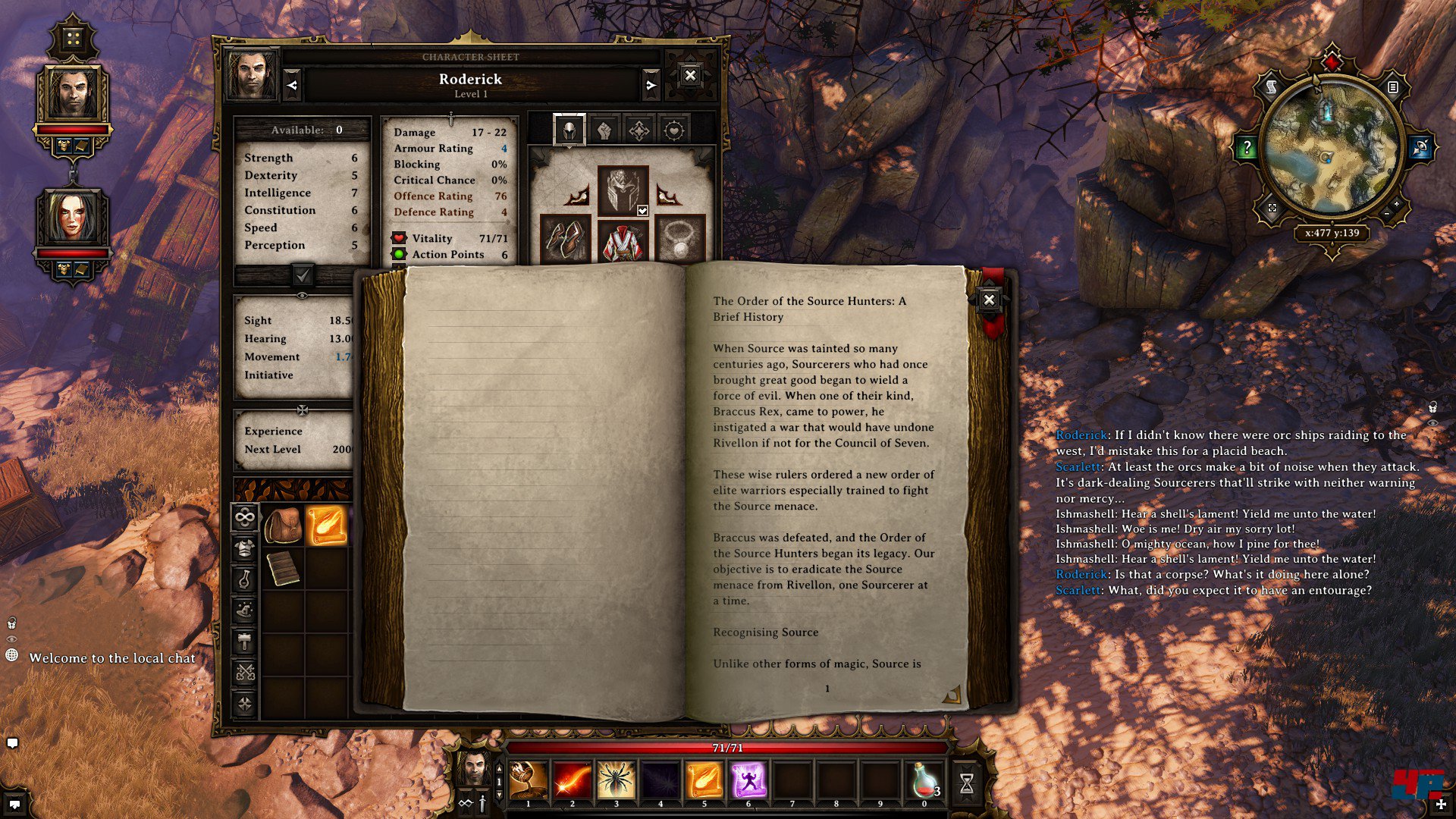Close the open book
This screenshot has height=819, width=1456.
click(x=989, y=300)
